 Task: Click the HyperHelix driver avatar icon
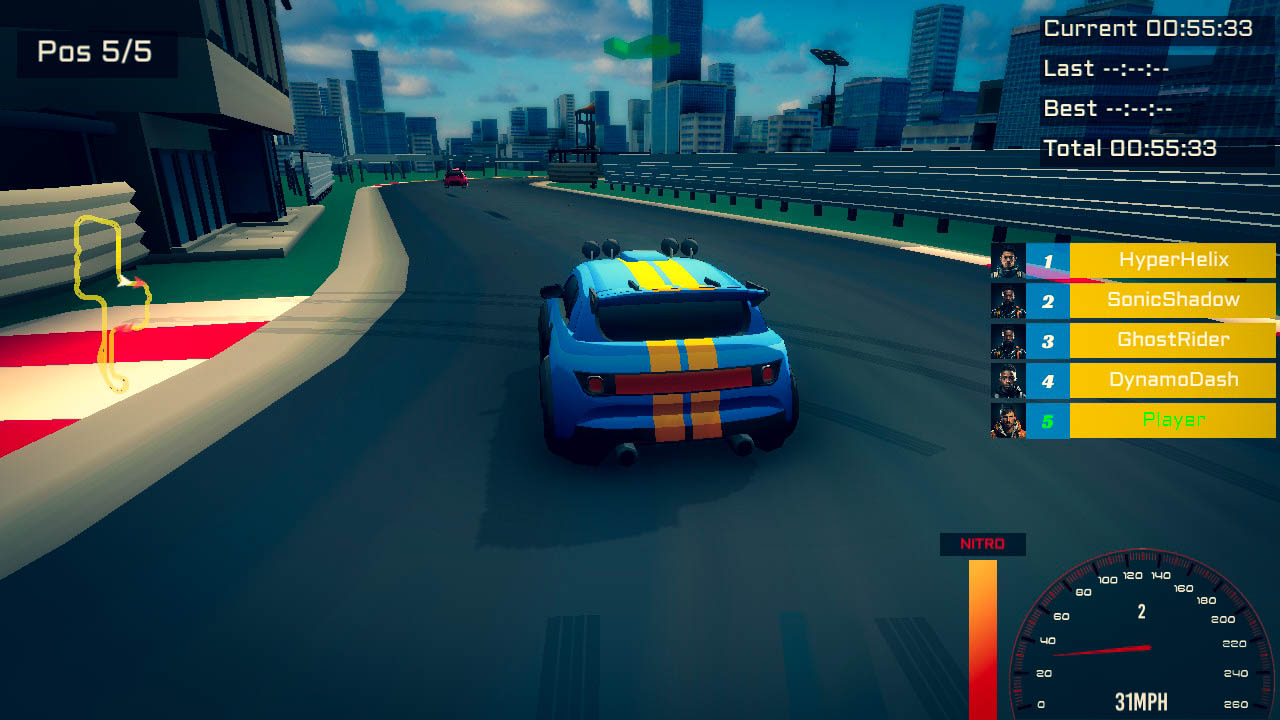[x=1010, y=260]
